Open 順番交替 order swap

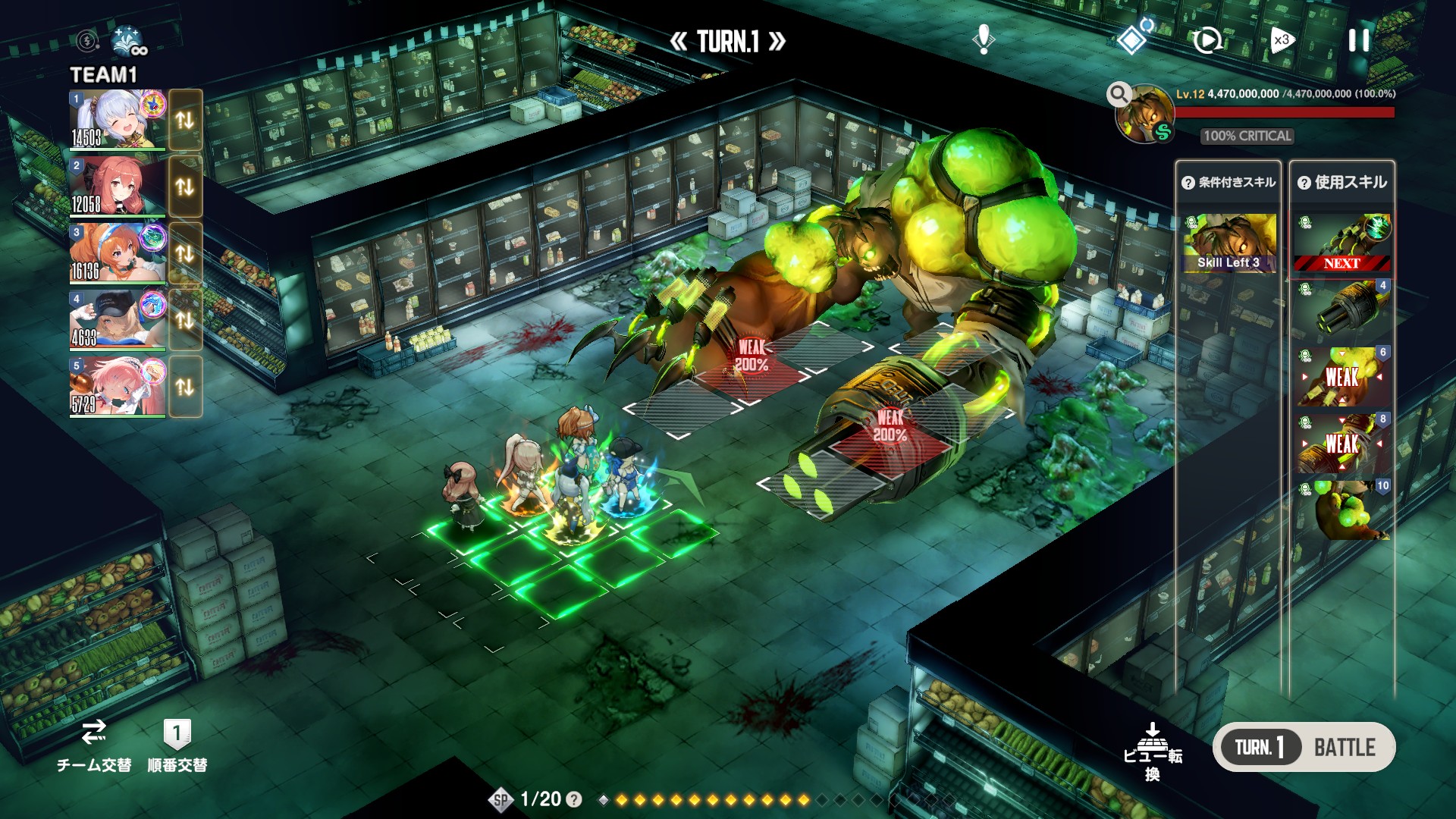coord(177,746)
